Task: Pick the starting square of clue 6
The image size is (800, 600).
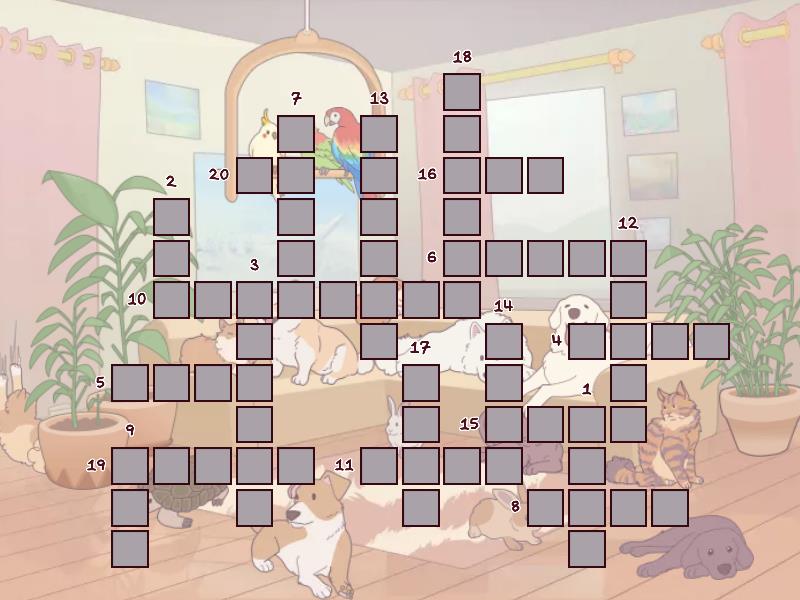Action: tap(462, 258)
